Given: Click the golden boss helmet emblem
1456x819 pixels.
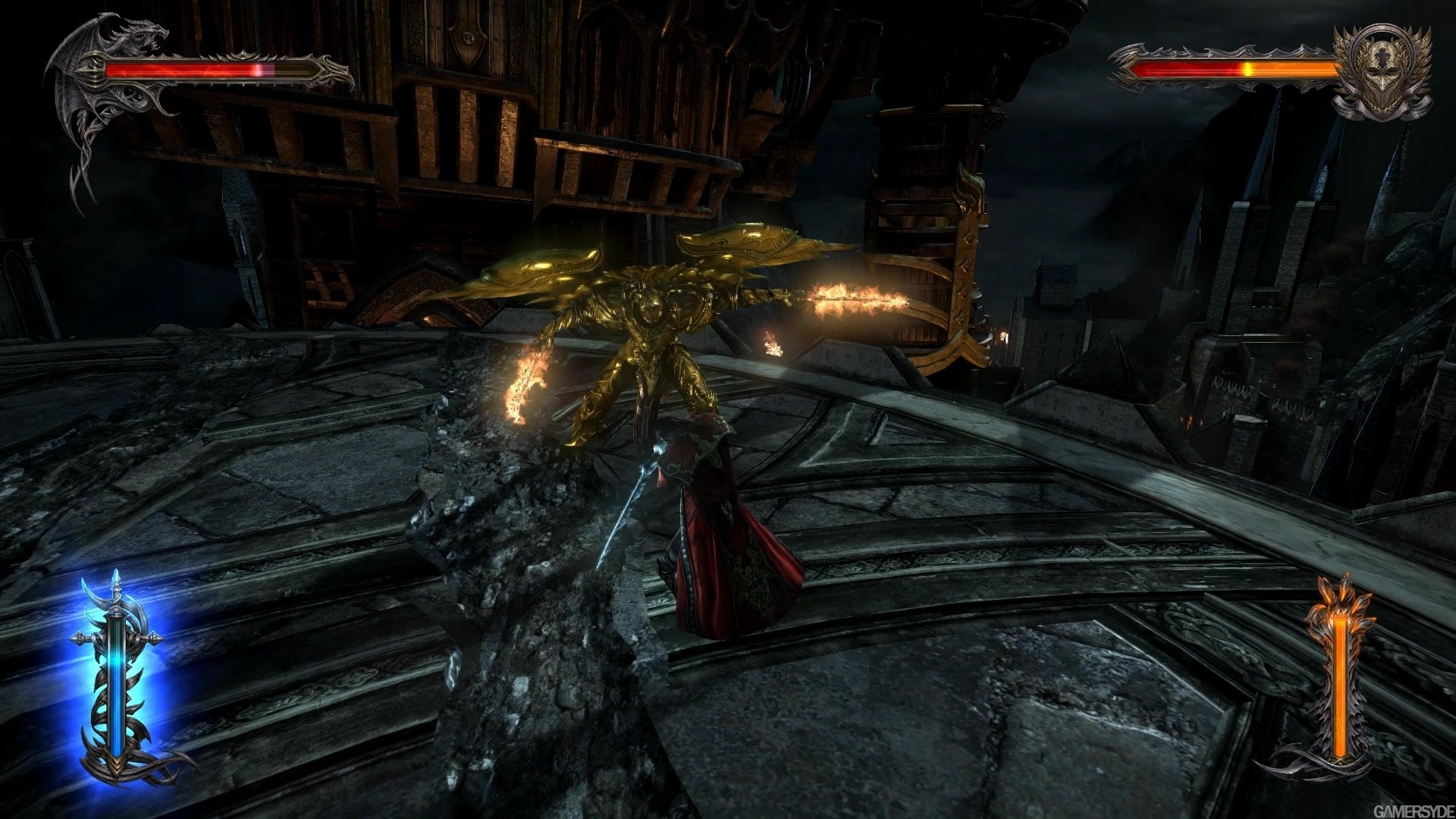Looking at the screenshot, I should click(x=1382, y=72).
